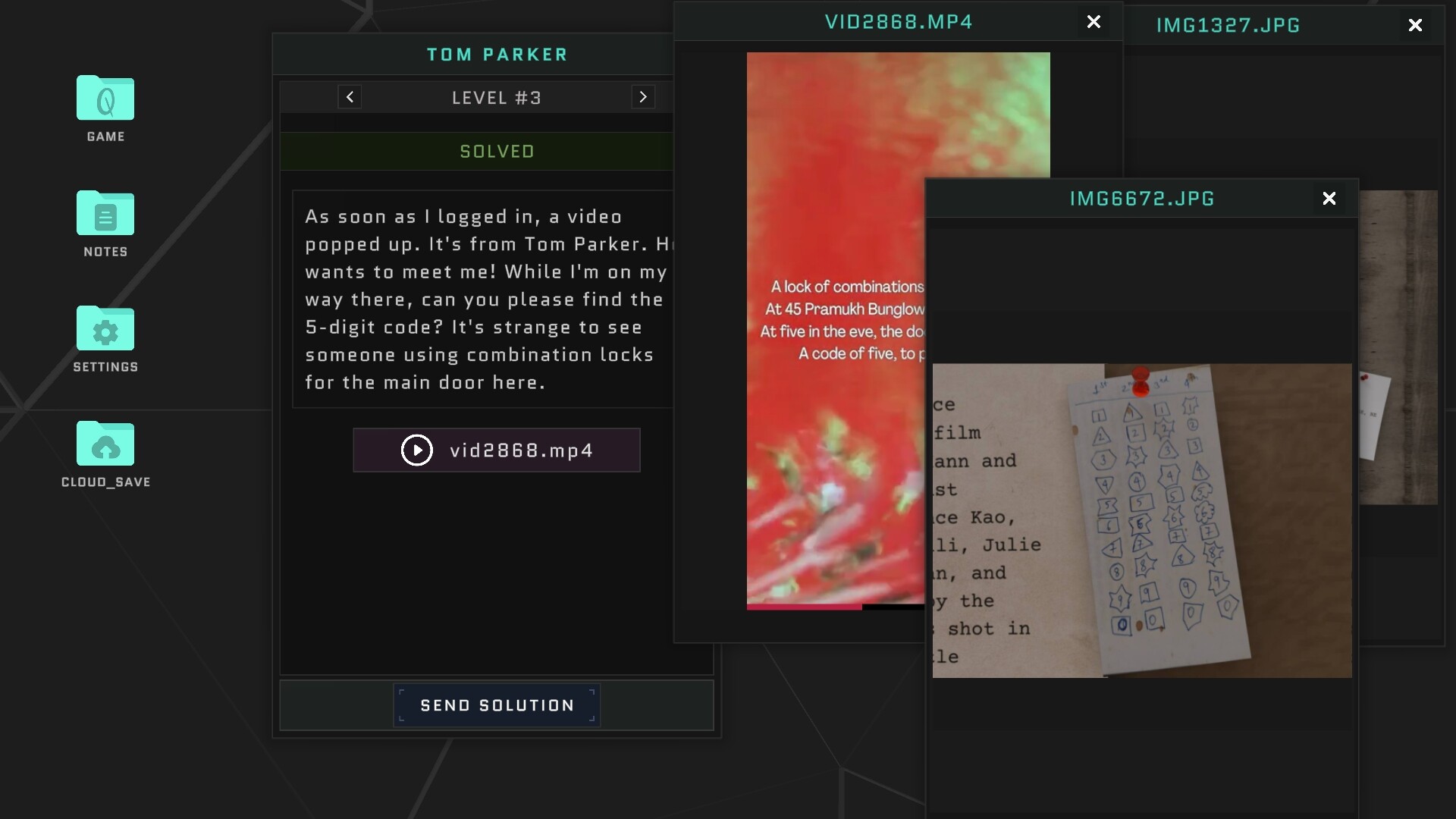1456x819 pixels.
Task: Select the VID2868.MP4 window title bar
Action: click(898, 21)
